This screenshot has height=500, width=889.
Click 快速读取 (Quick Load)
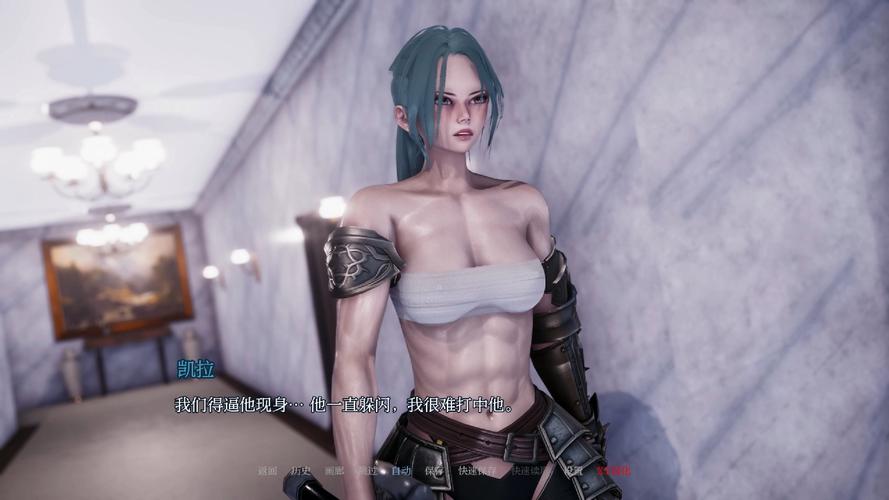[527, 470]
